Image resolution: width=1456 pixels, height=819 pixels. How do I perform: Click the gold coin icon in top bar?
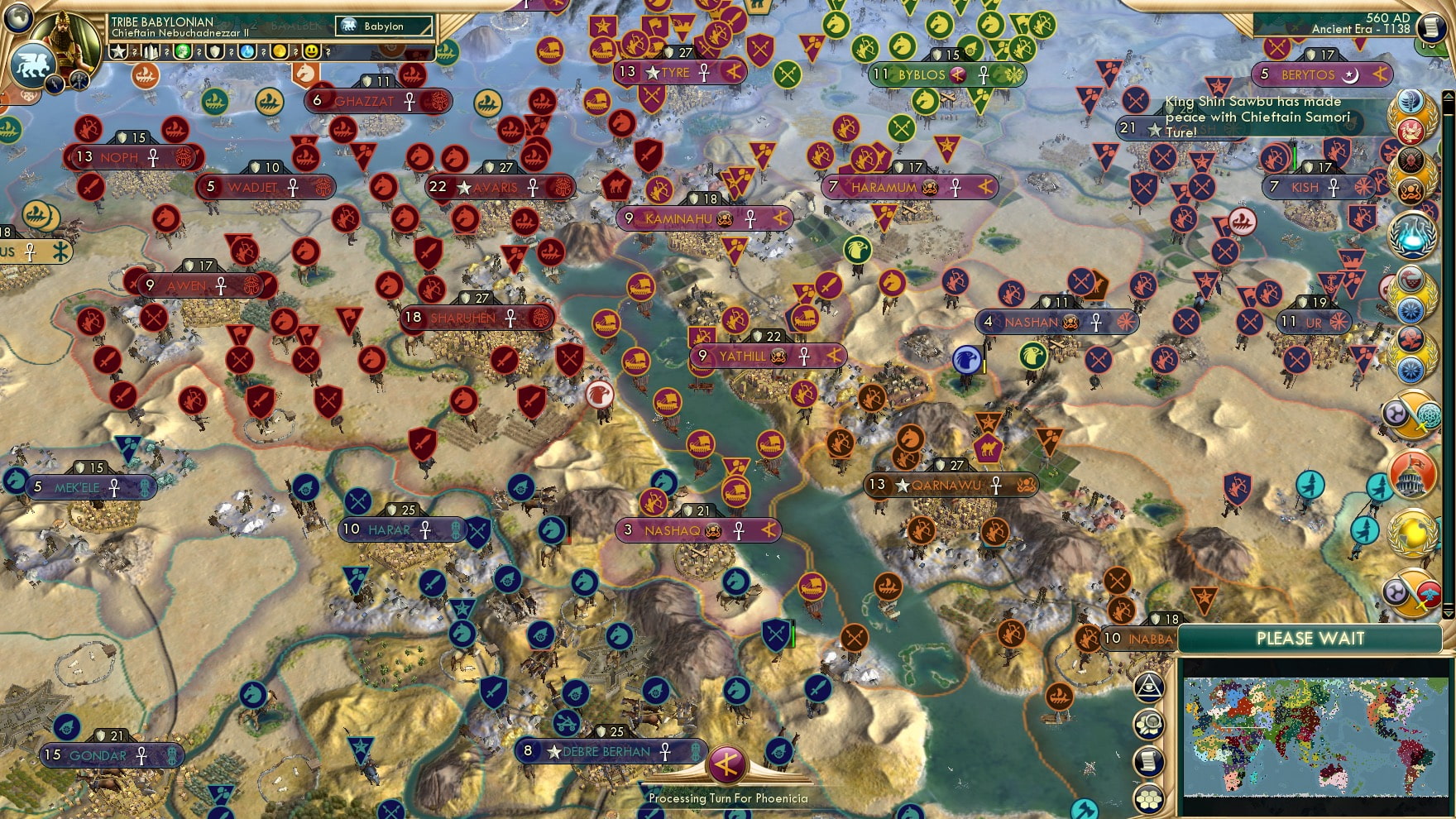pos(280,51)
